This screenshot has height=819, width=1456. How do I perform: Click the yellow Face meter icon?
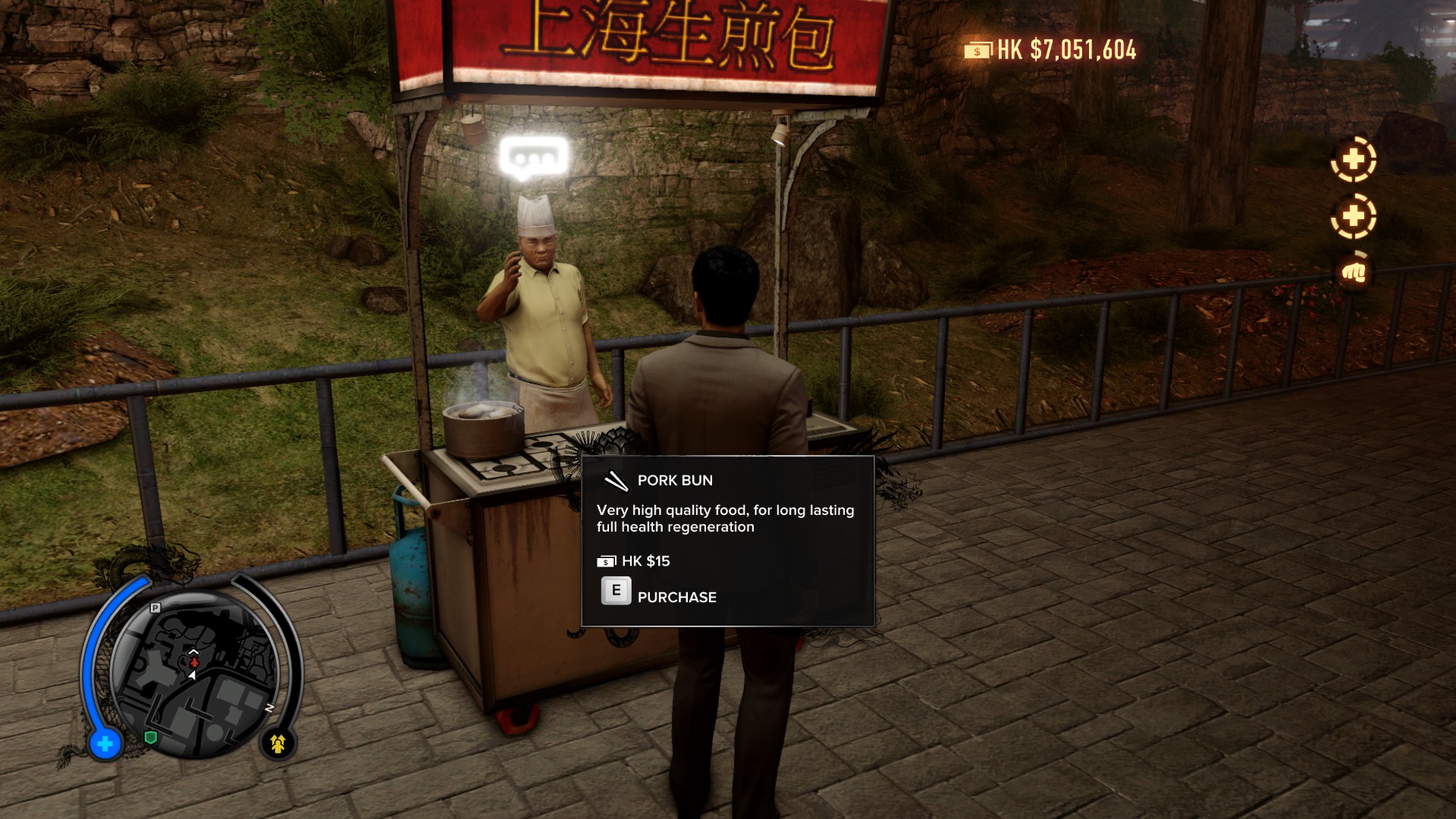[278, 744]
